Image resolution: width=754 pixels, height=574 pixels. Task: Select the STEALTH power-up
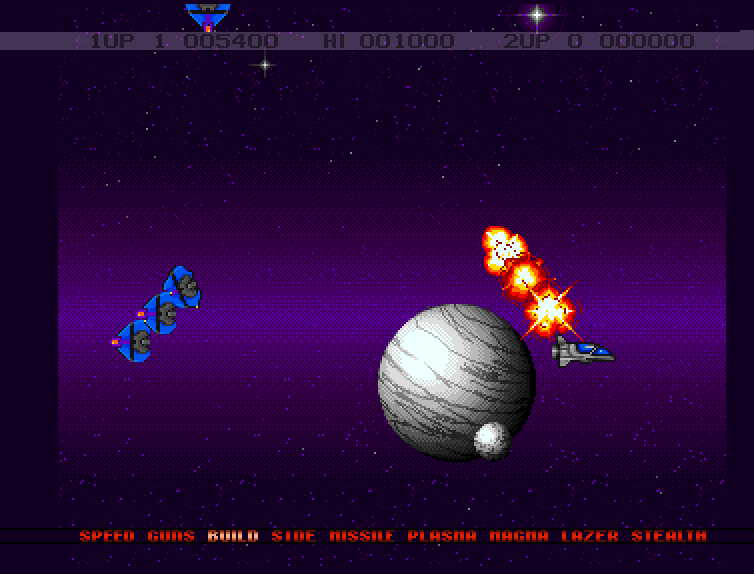coord(668,536)
